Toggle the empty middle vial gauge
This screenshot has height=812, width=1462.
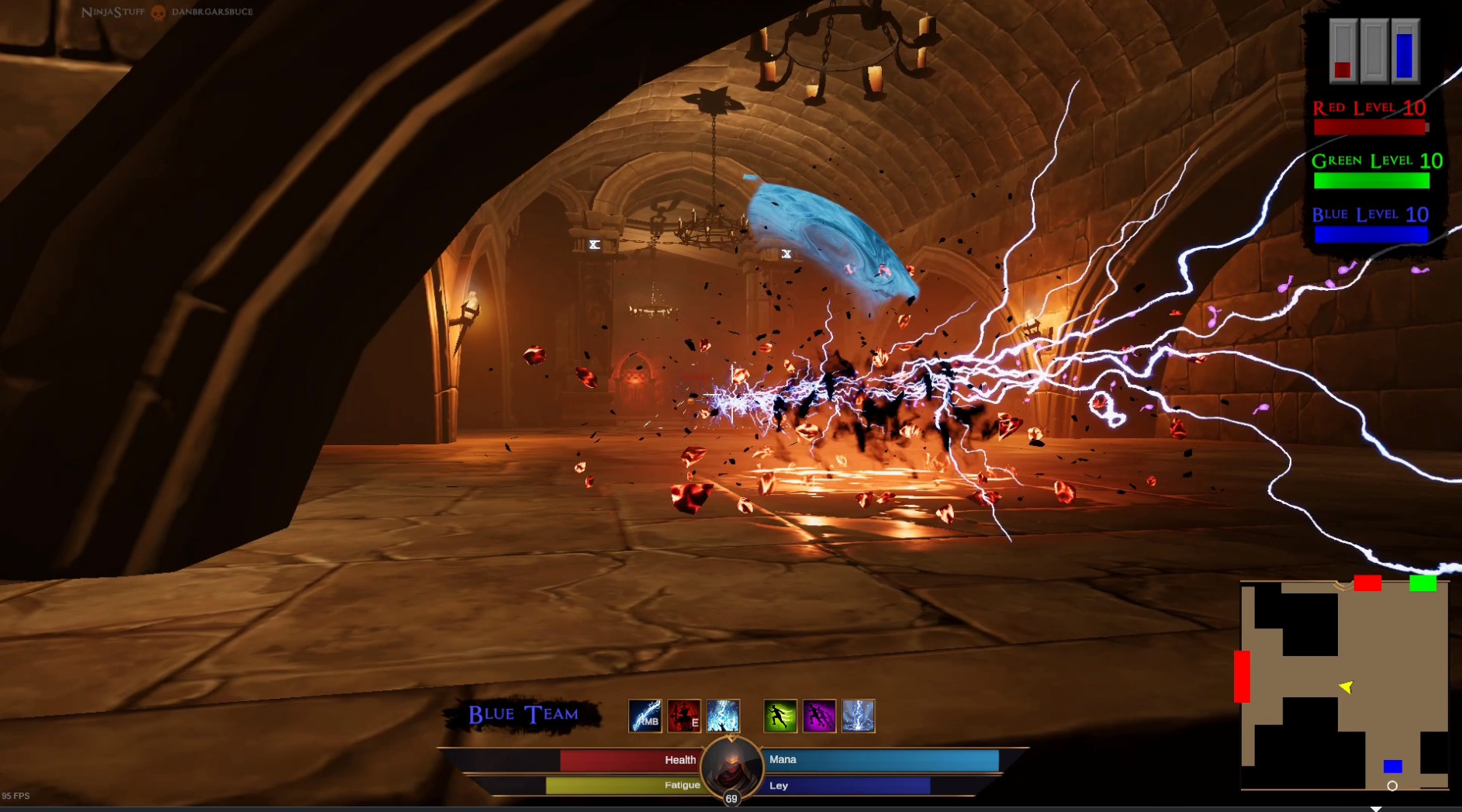tap(1373, 50)
